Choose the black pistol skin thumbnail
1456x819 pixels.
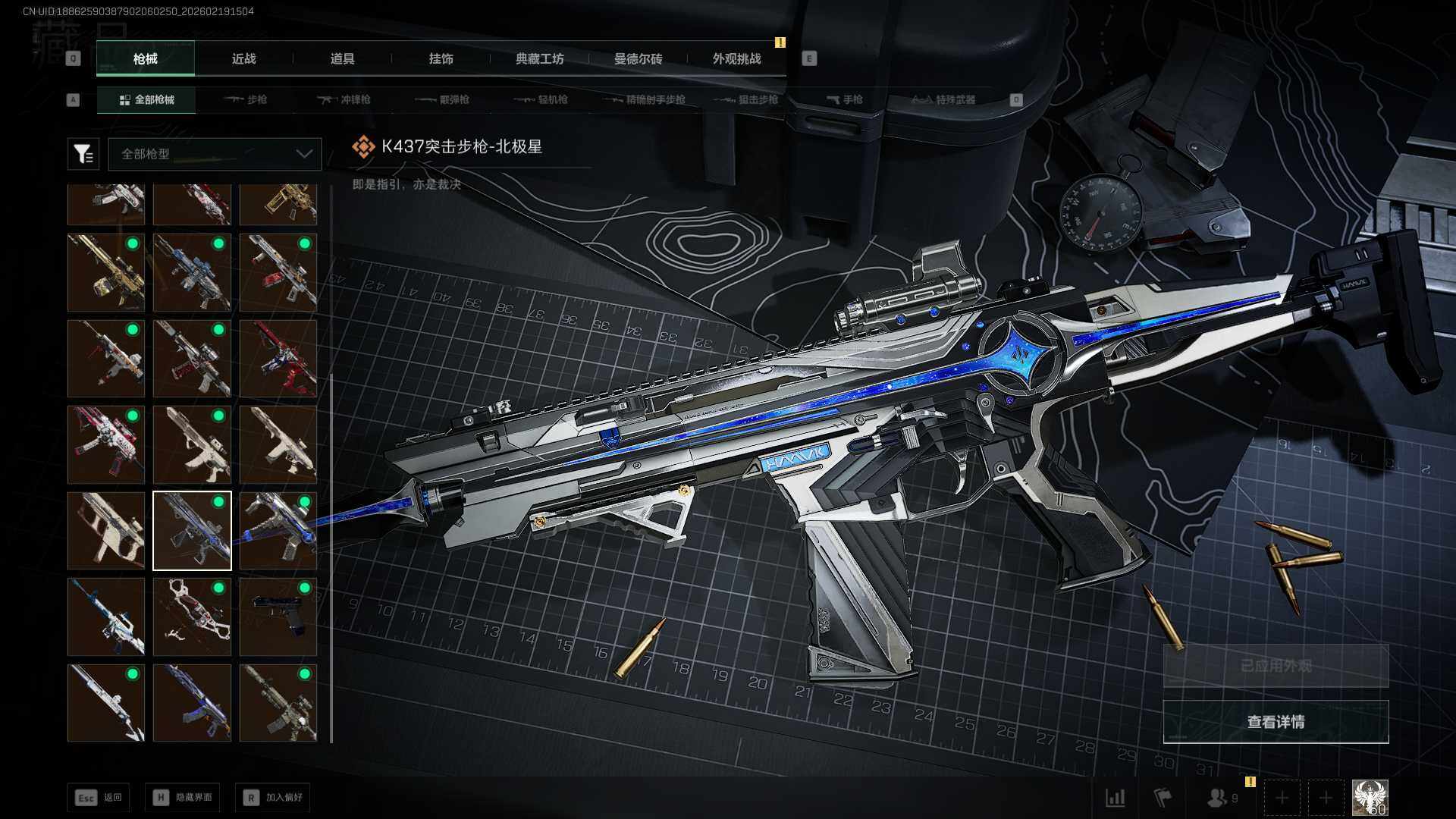pyautogui.click(x=278, y=617)
